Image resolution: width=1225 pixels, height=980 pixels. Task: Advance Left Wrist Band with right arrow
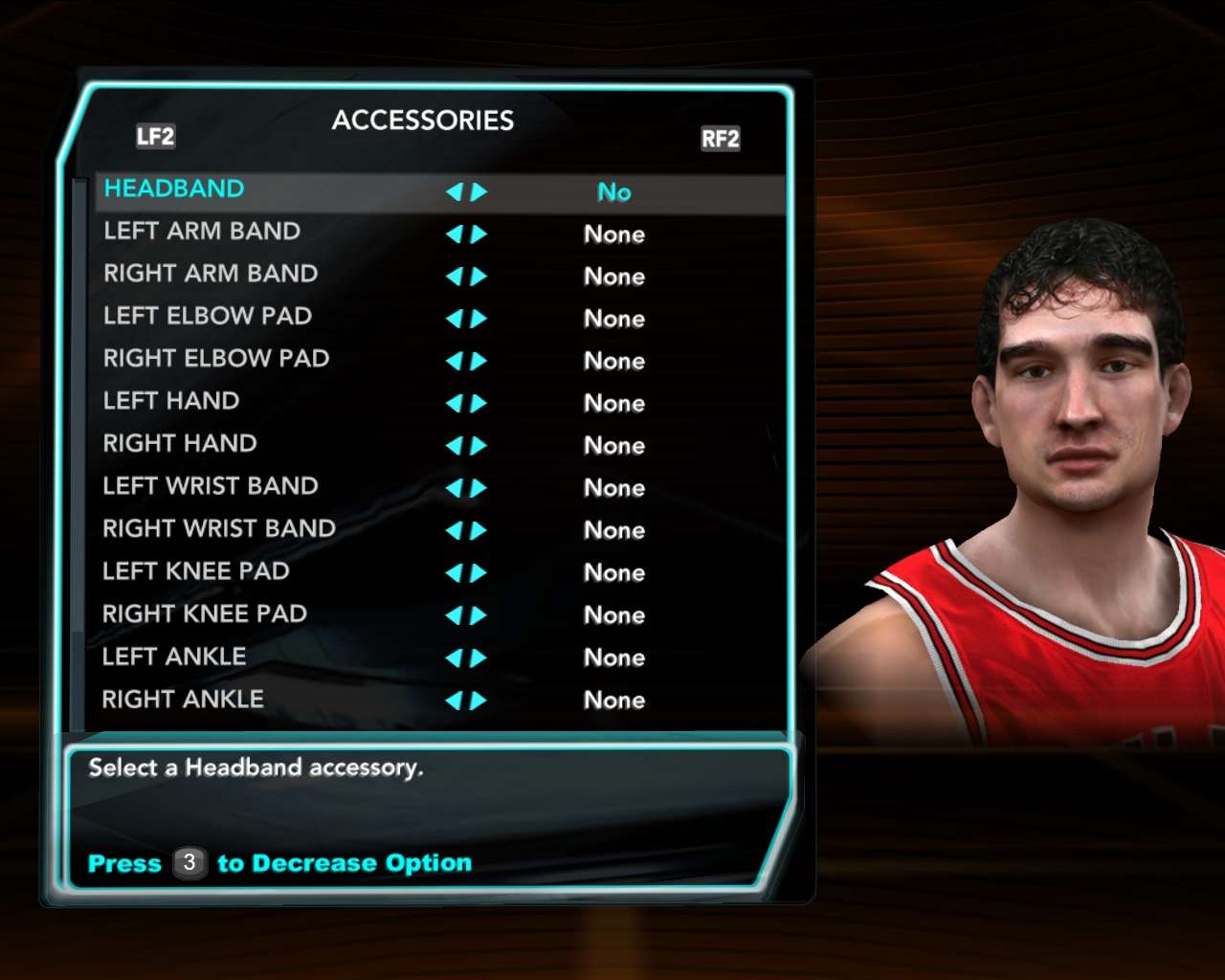coord(479,488)
